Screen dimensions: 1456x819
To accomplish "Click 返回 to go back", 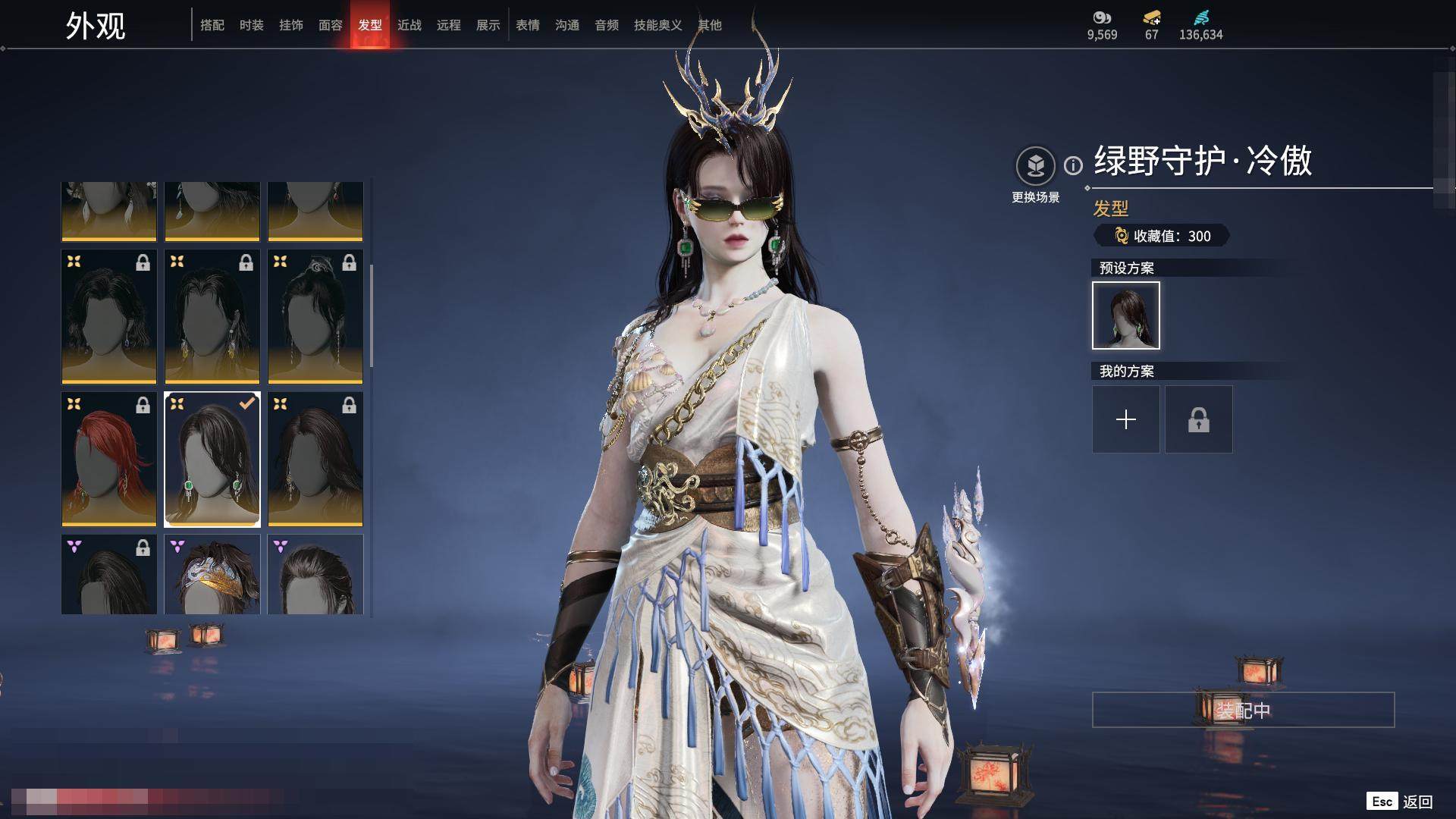I will click(x=1417, y=802).
